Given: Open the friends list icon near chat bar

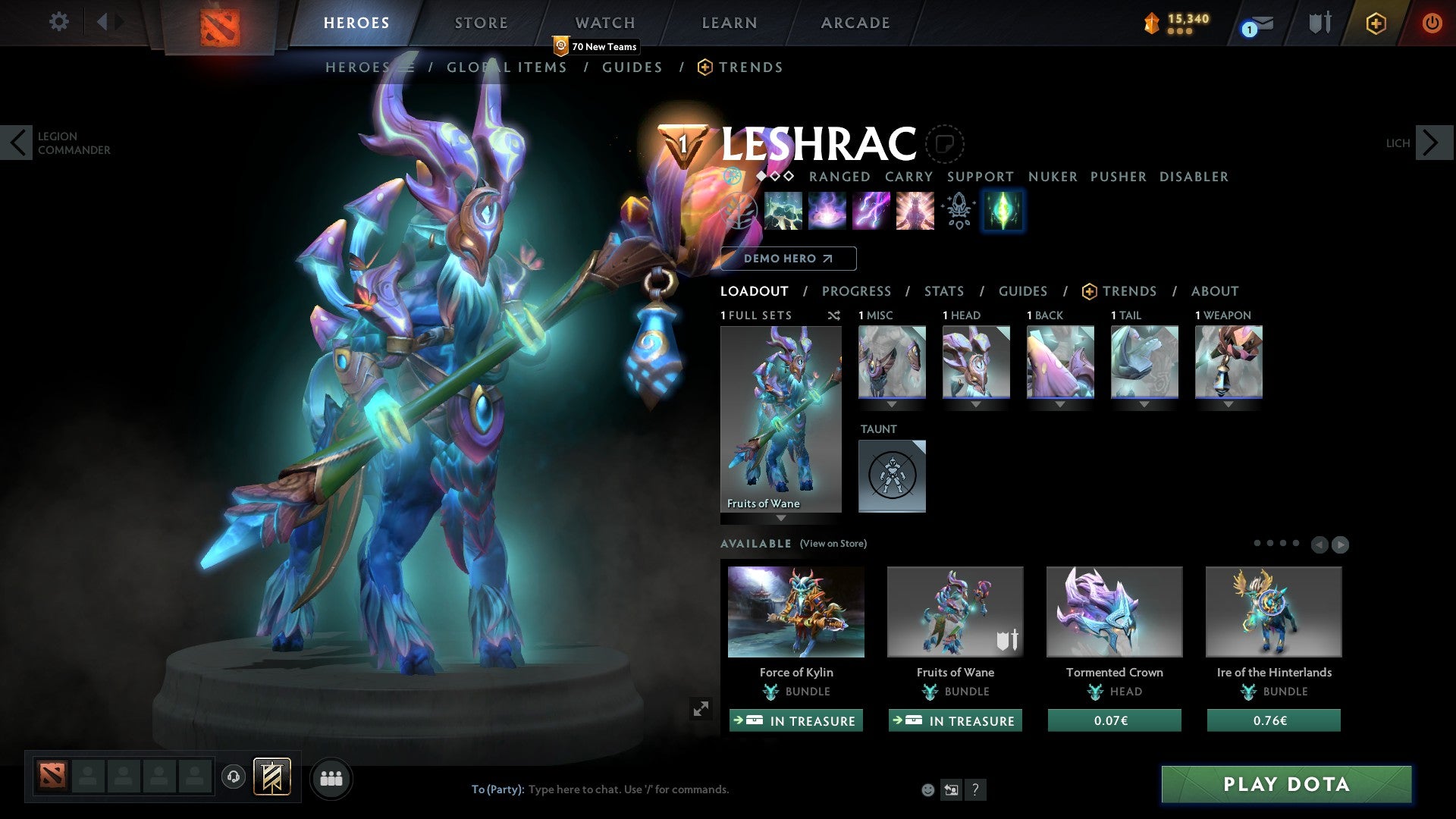Looking at the screenshot, I should [330, 778].
